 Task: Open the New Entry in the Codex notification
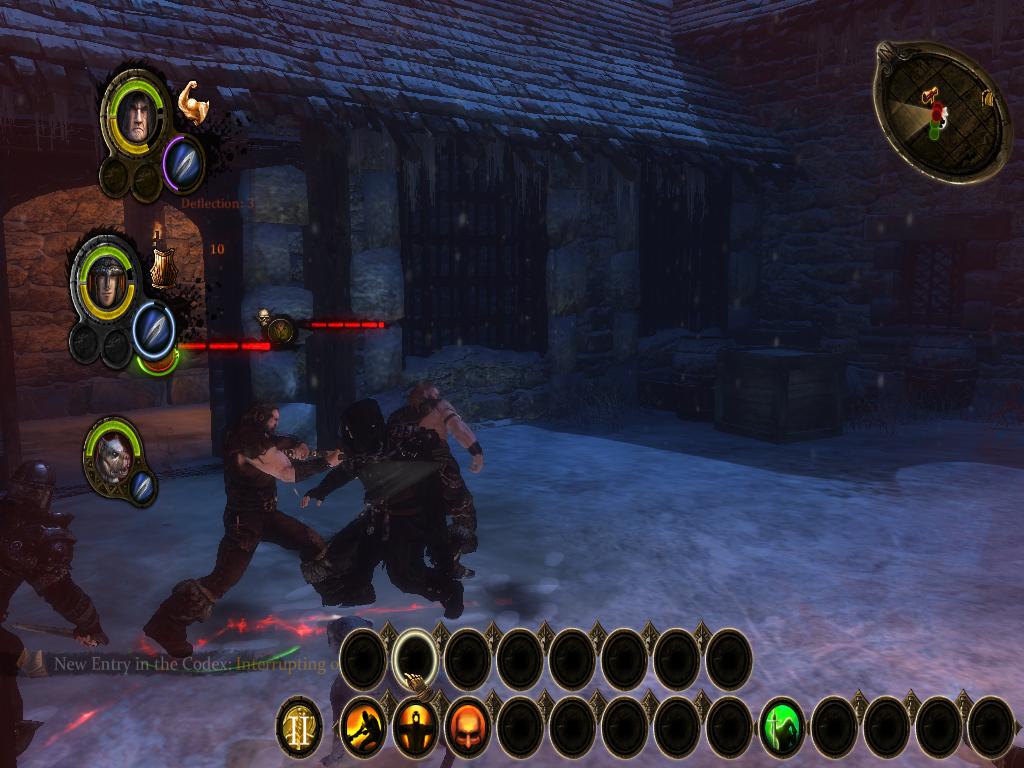tap(190, 663)
